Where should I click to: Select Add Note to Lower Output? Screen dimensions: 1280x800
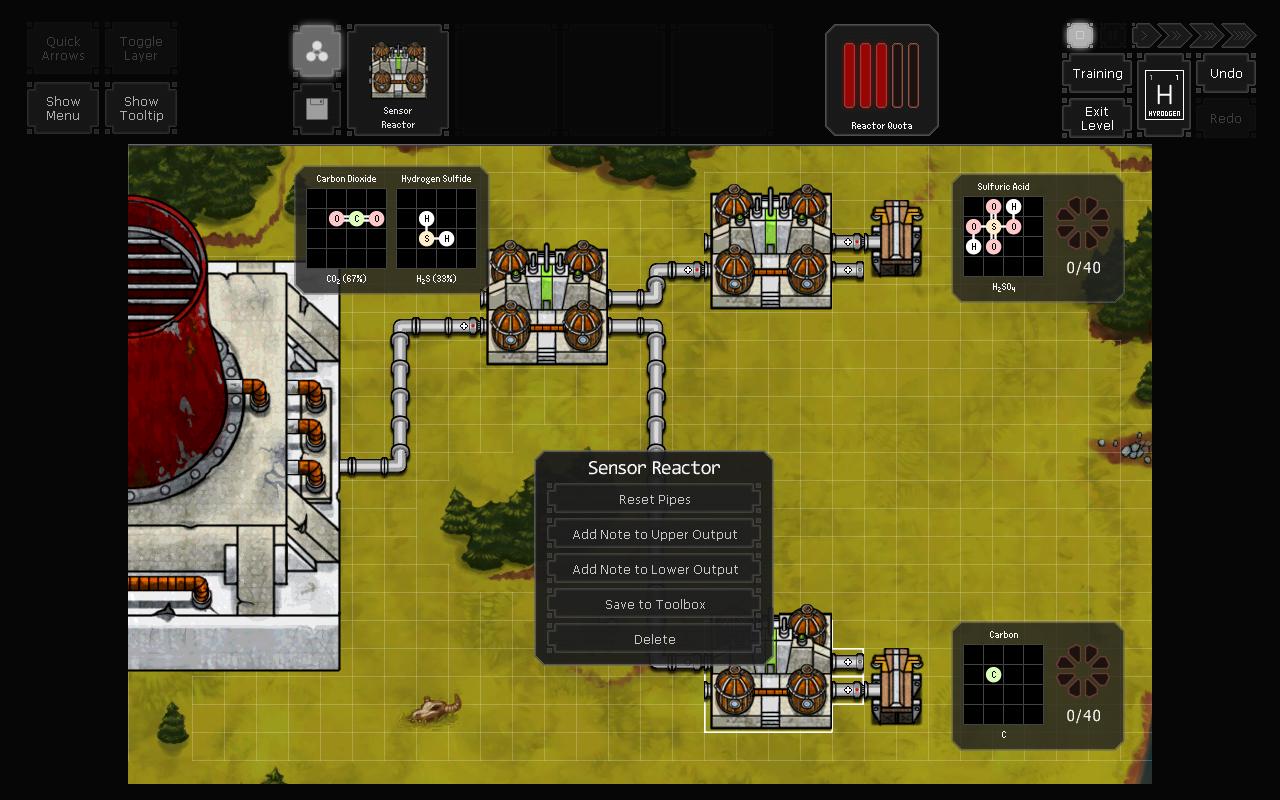tap(654, 569)
